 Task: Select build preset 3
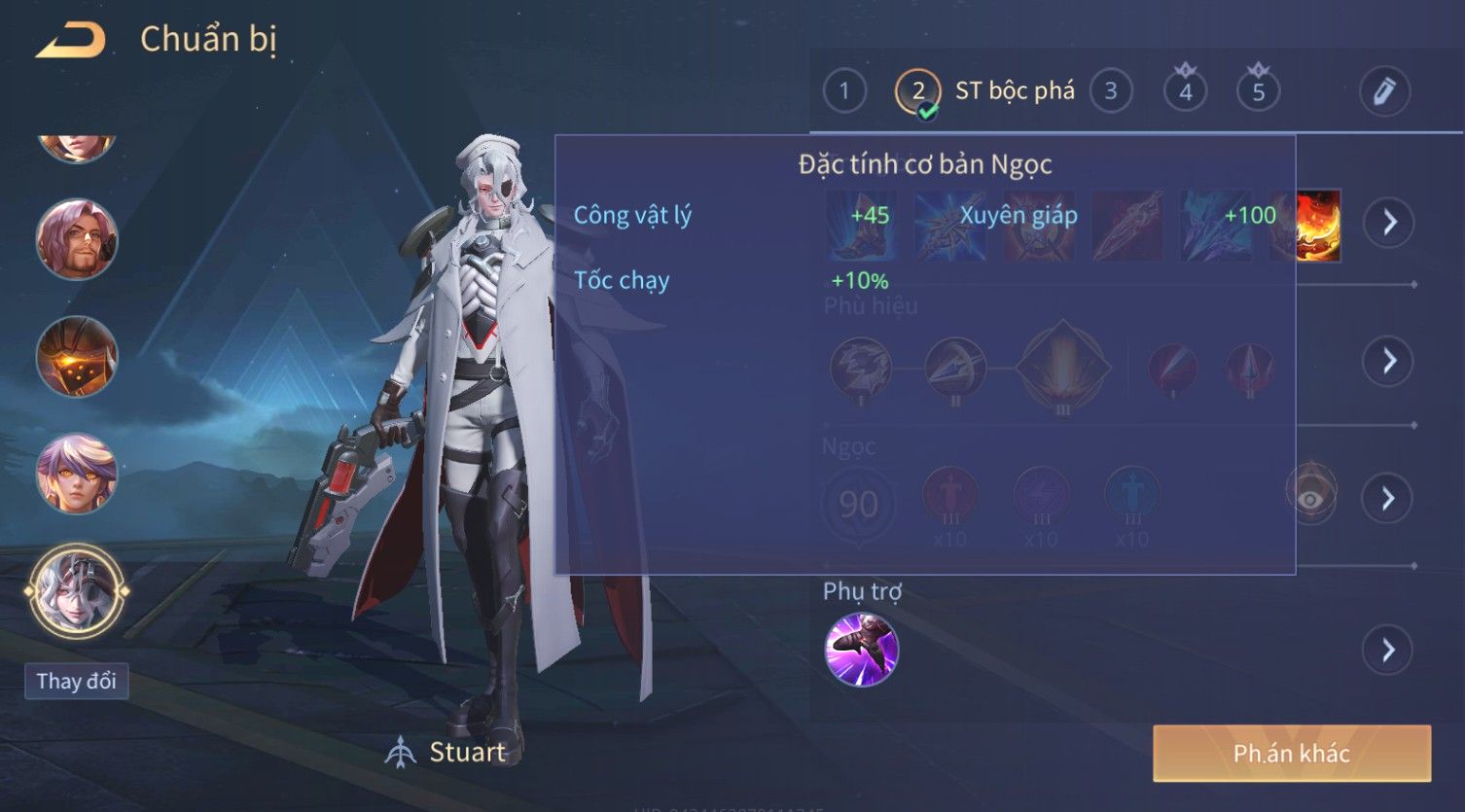tap(1110, 92)
